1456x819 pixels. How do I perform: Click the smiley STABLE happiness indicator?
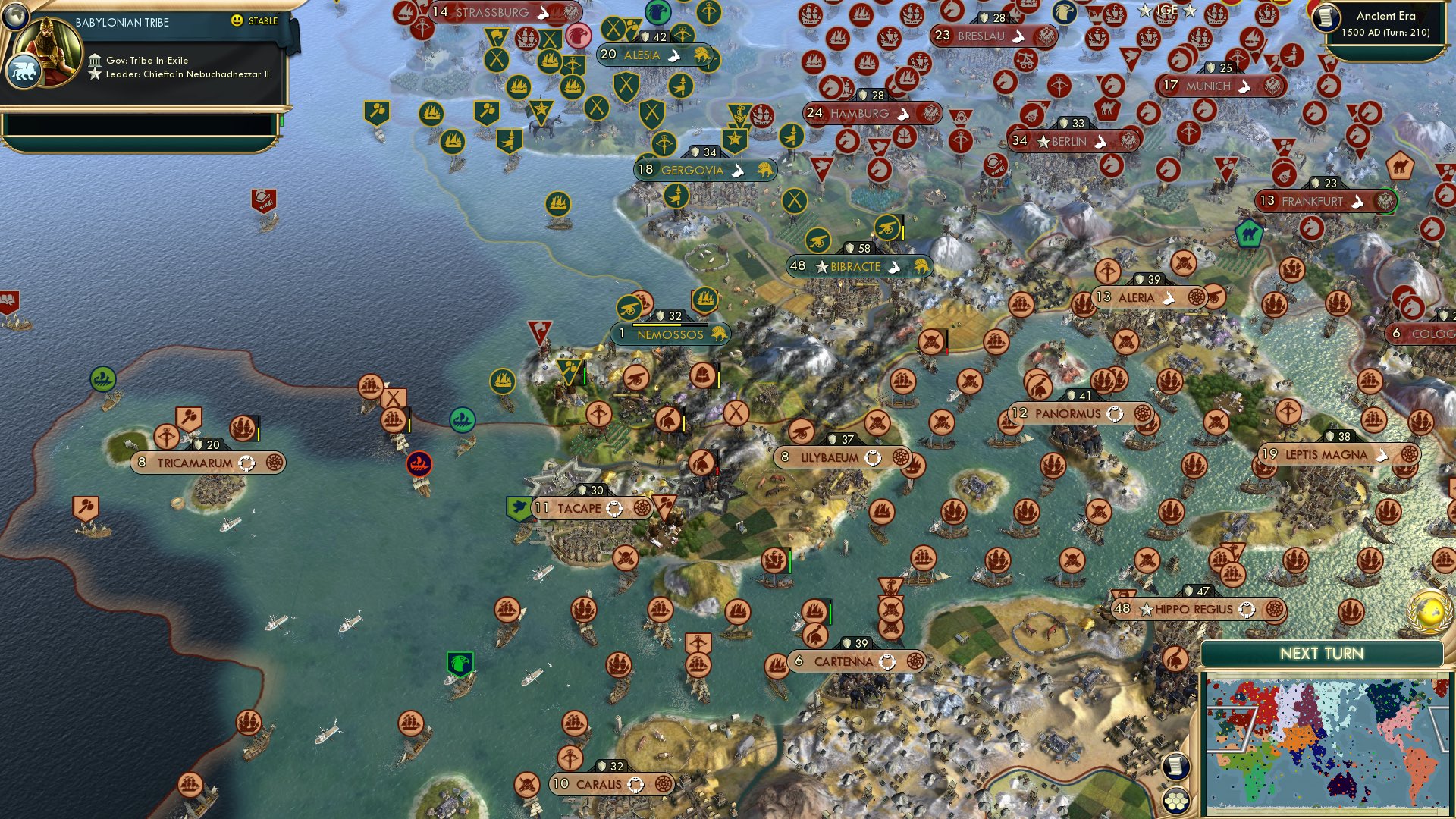(237, 22)
